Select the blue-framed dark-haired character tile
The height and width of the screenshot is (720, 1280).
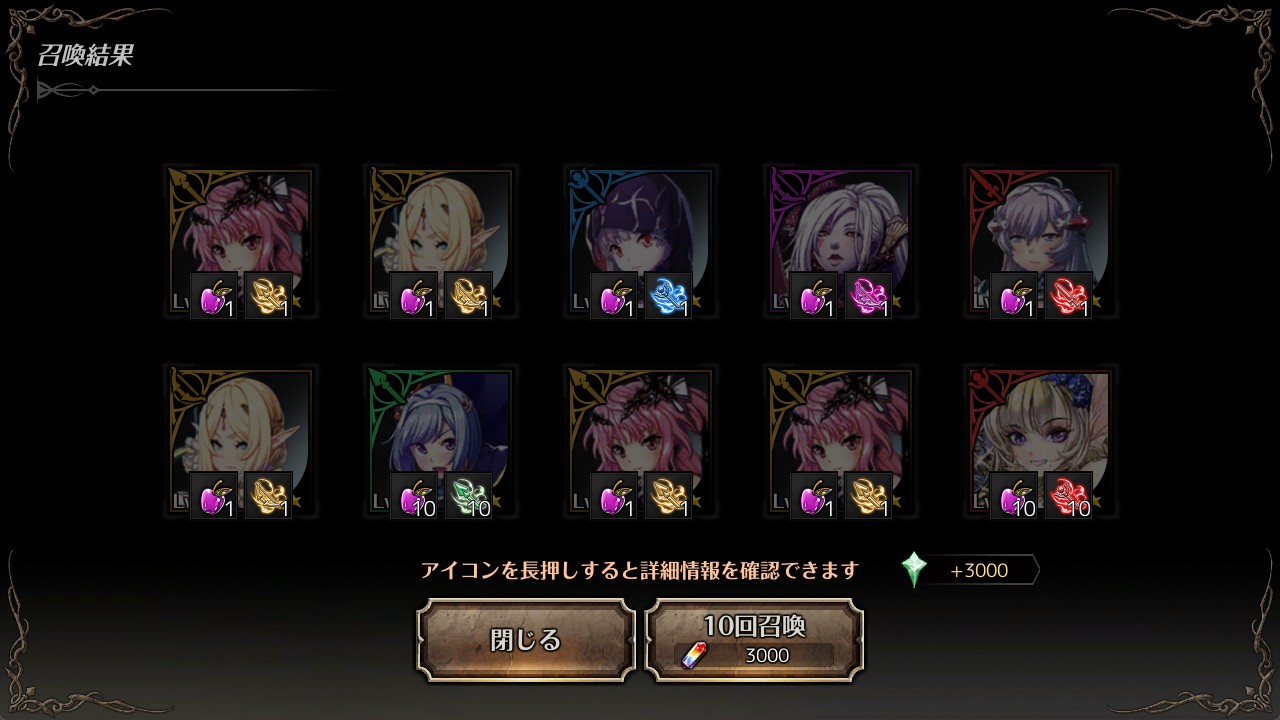(640, 241)
